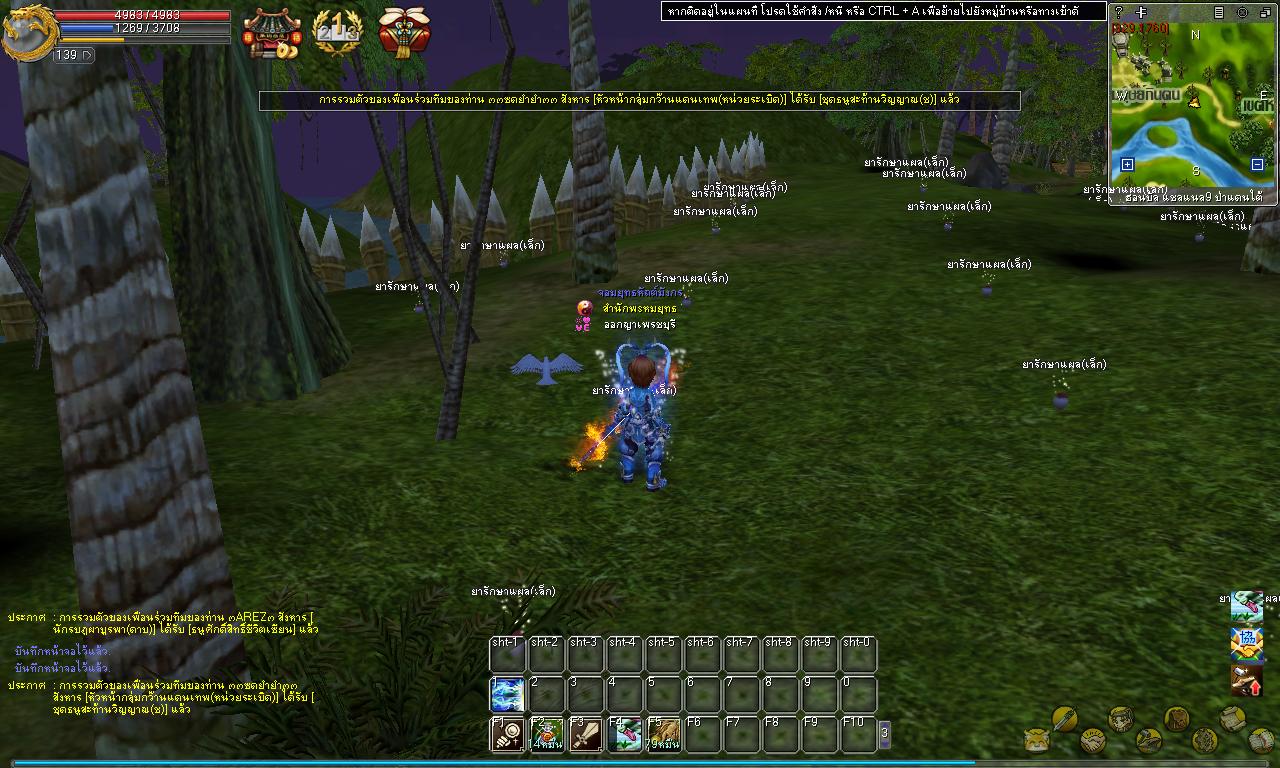Open the minimap help question mark
1280x768 pixels.
coord(1119,12)
